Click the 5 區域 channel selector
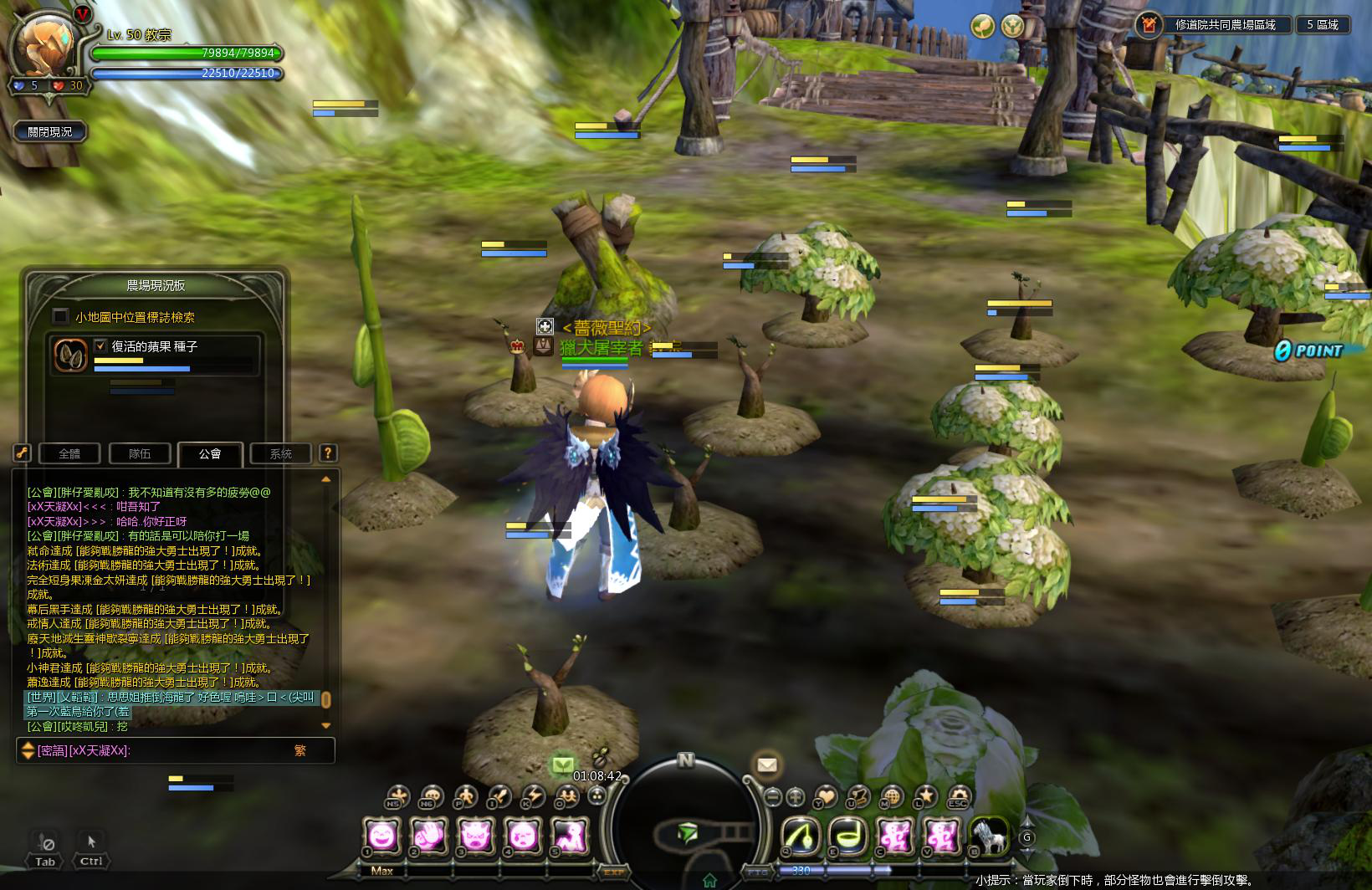The width and height of the screenshot is (1372, 890). [1323, 25]
